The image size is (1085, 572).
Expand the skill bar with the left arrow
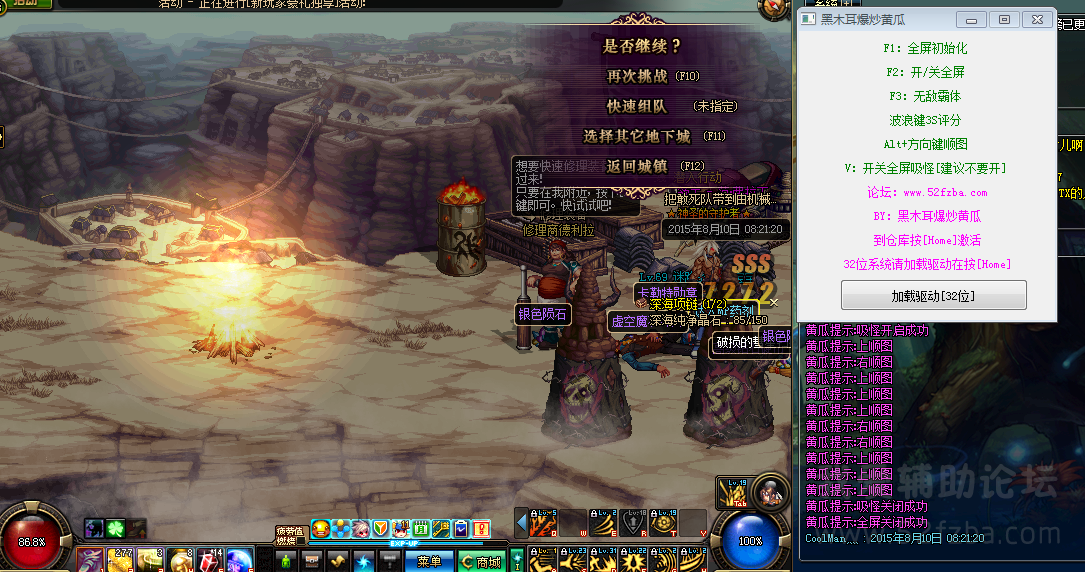pos(521,522)
